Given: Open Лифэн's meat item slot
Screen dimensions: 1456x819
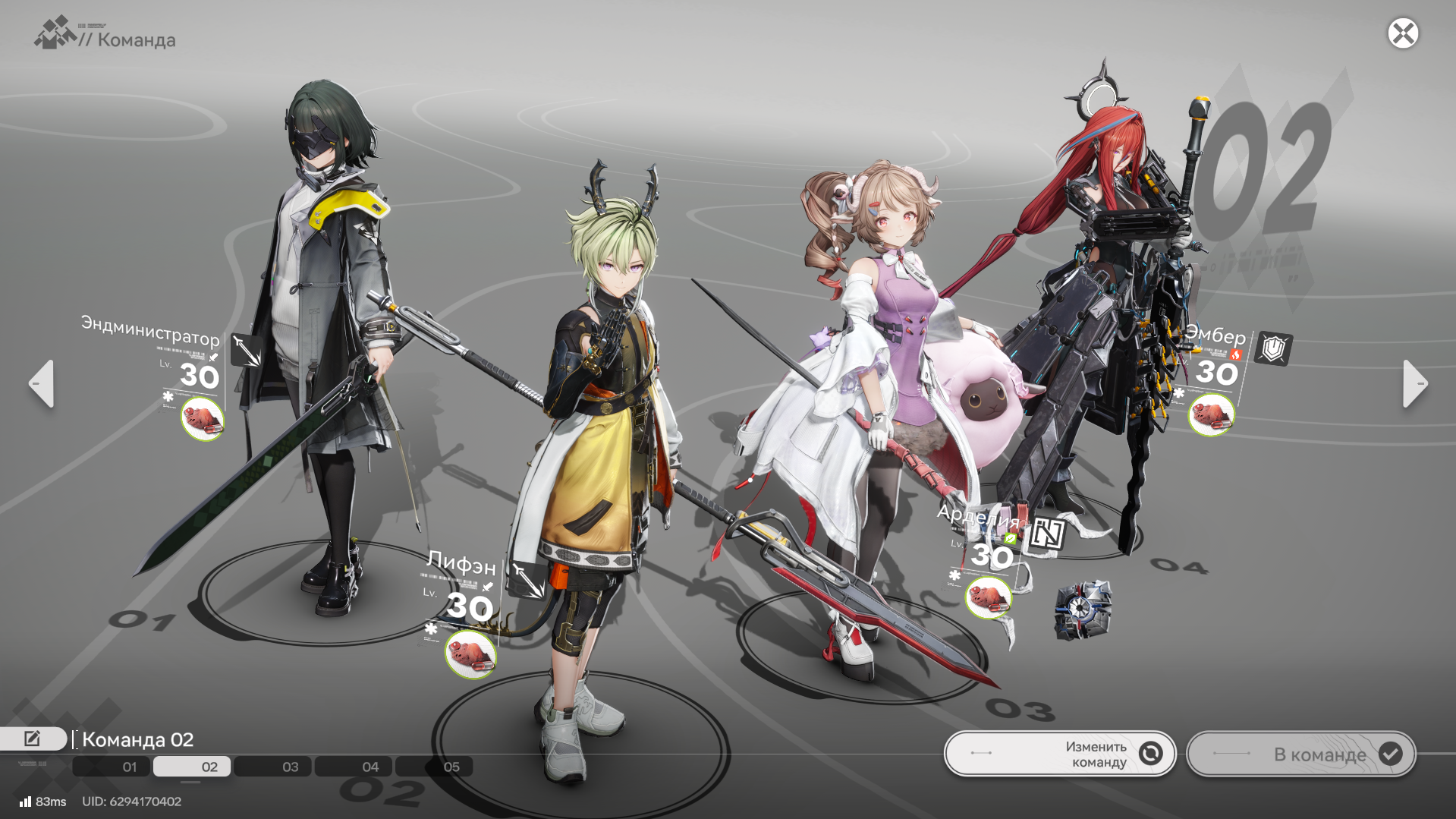Looking at the screenshot, I should [x=470, y=654].
